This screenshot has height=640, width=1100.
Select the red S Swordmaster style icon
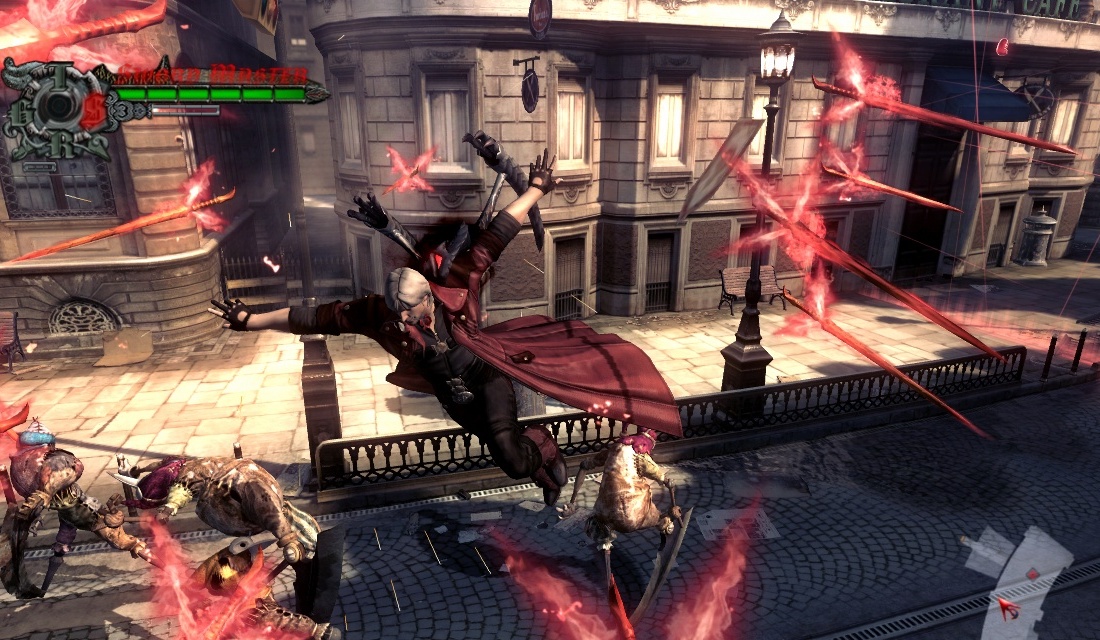[x=92, y=109]
